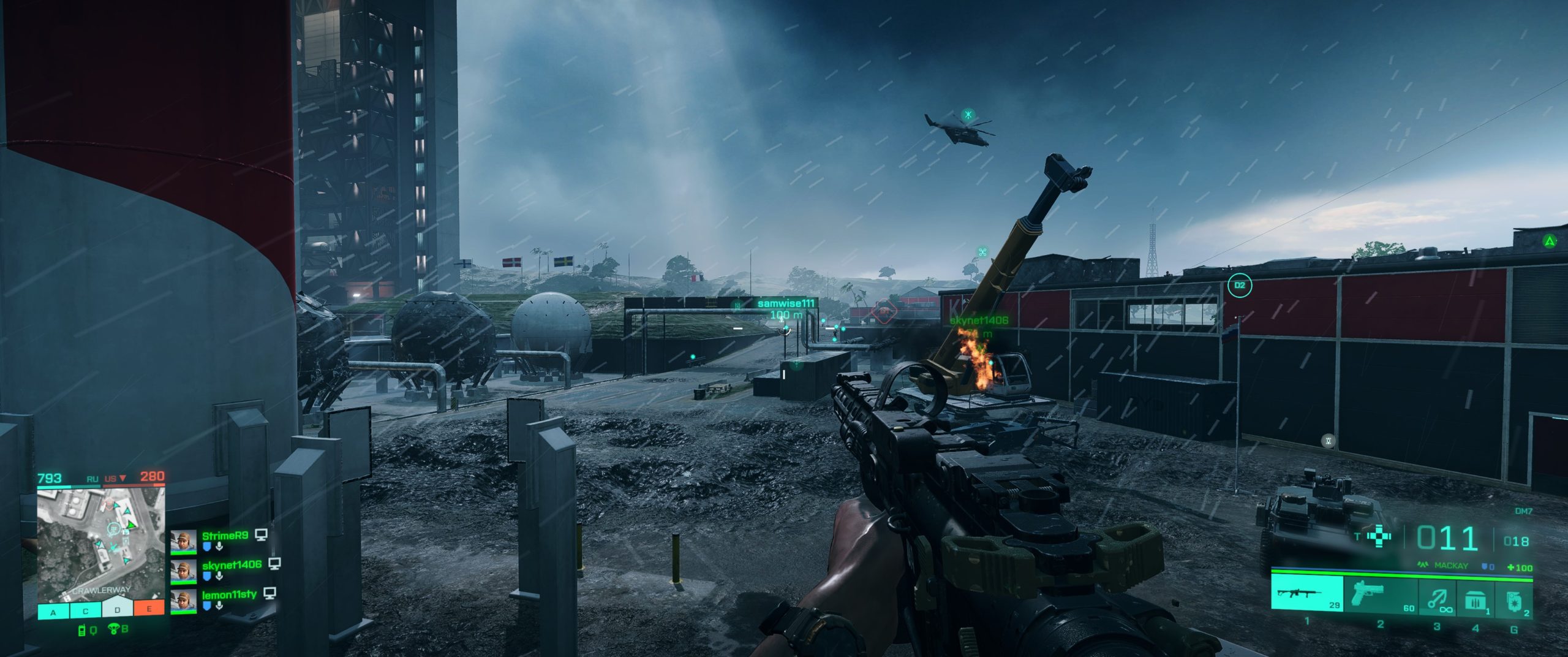The width and height of the screenshot is (1568, 657).
Task: Click the skull revive icon below the minimap
Action: 114,629
